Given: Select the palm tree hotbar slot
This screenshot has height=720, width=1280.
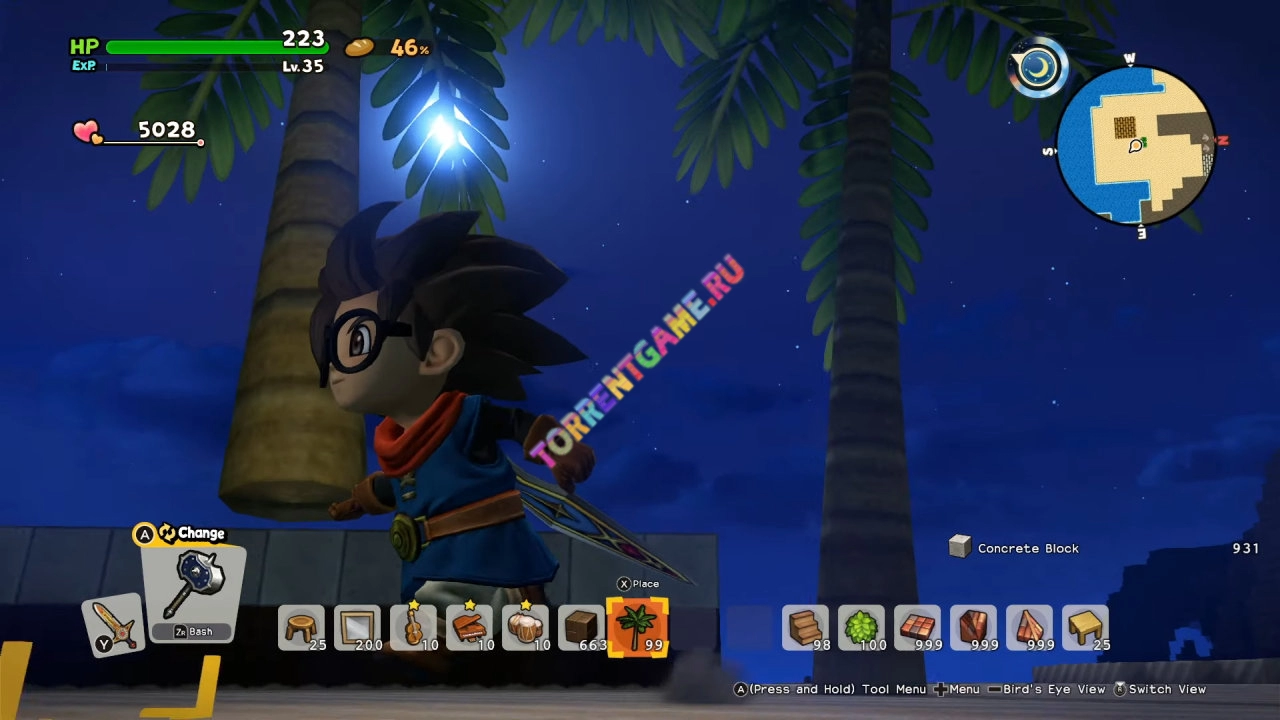Looking at the screenshot, I should click(637, 627).
